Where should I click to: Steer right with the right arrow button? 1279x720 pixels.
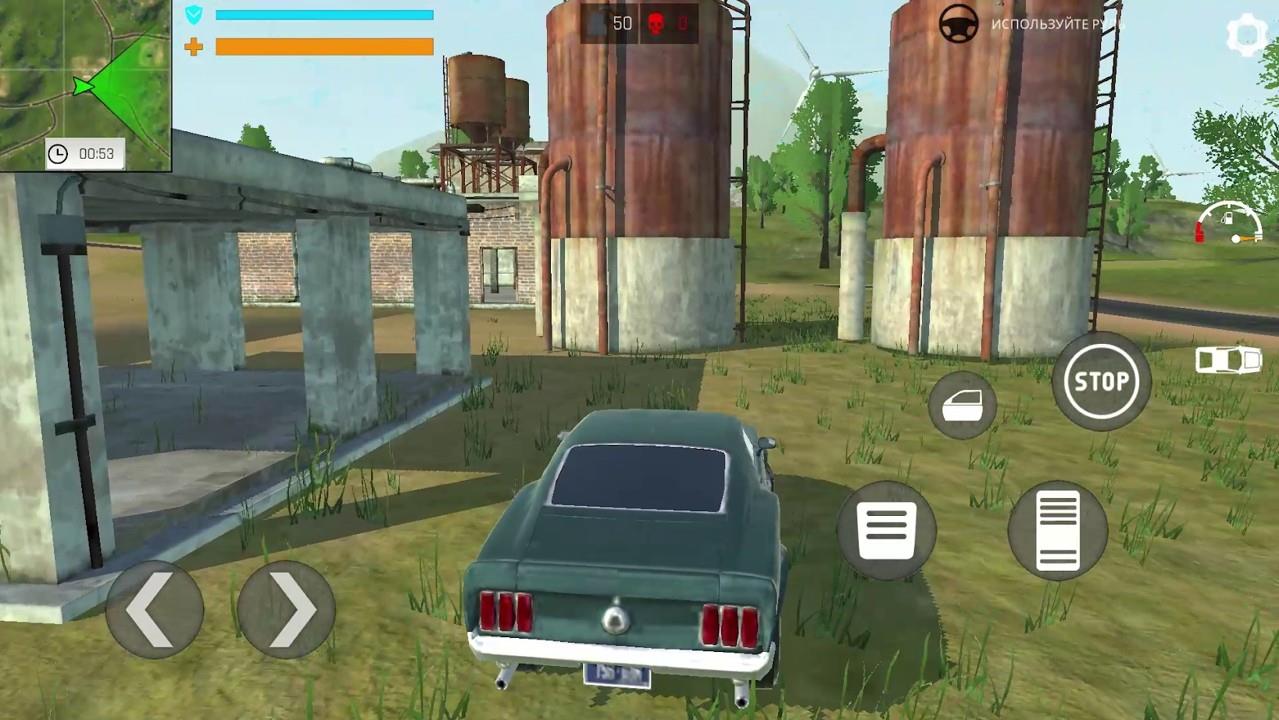tap(286, 609)
